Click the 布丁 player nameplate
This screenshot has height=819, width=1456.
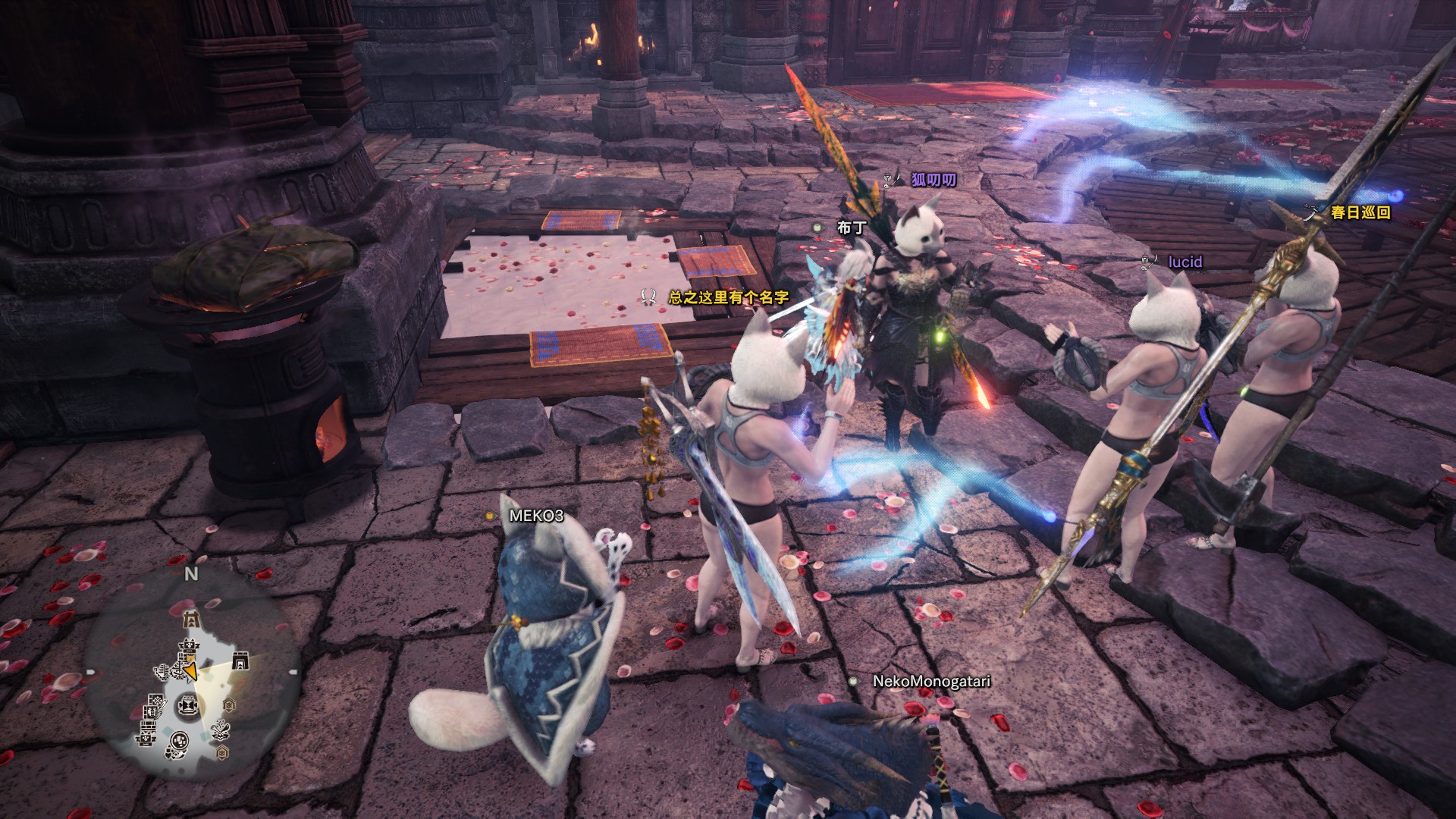click(x=851, y=227)
